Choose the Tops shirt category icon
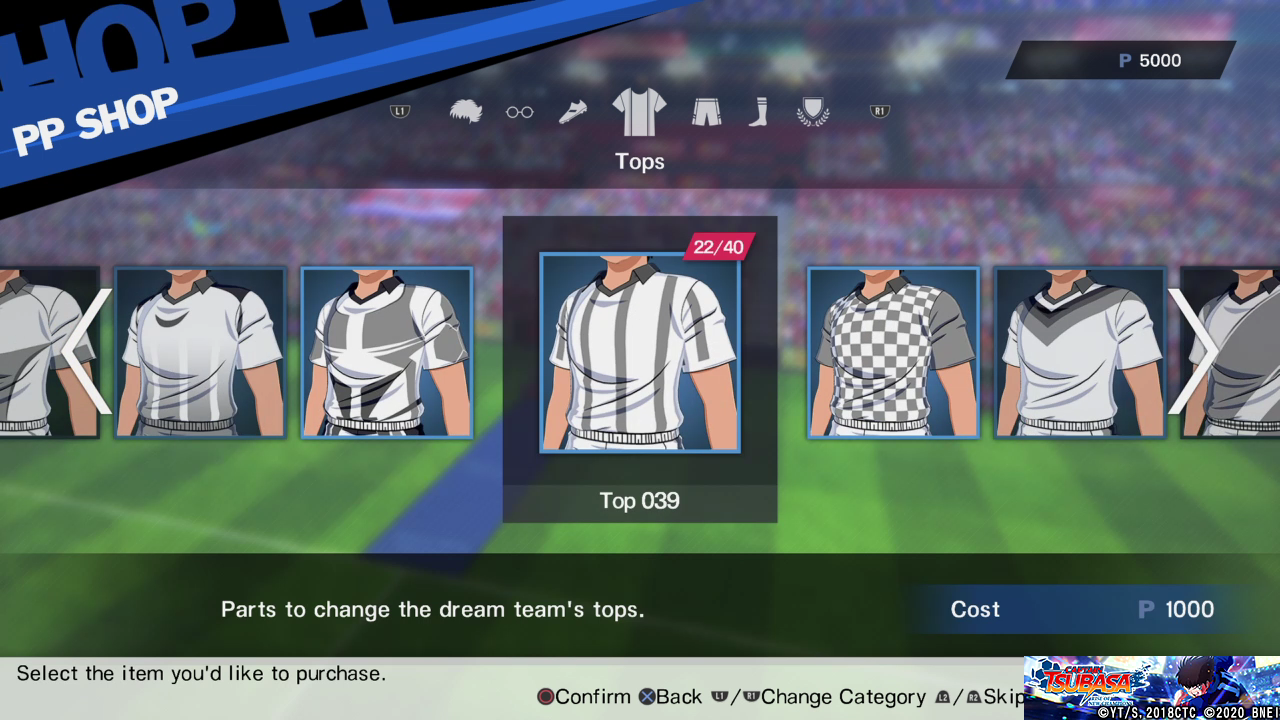Viewport: 1280px width, 720px height. pos(639,112)
